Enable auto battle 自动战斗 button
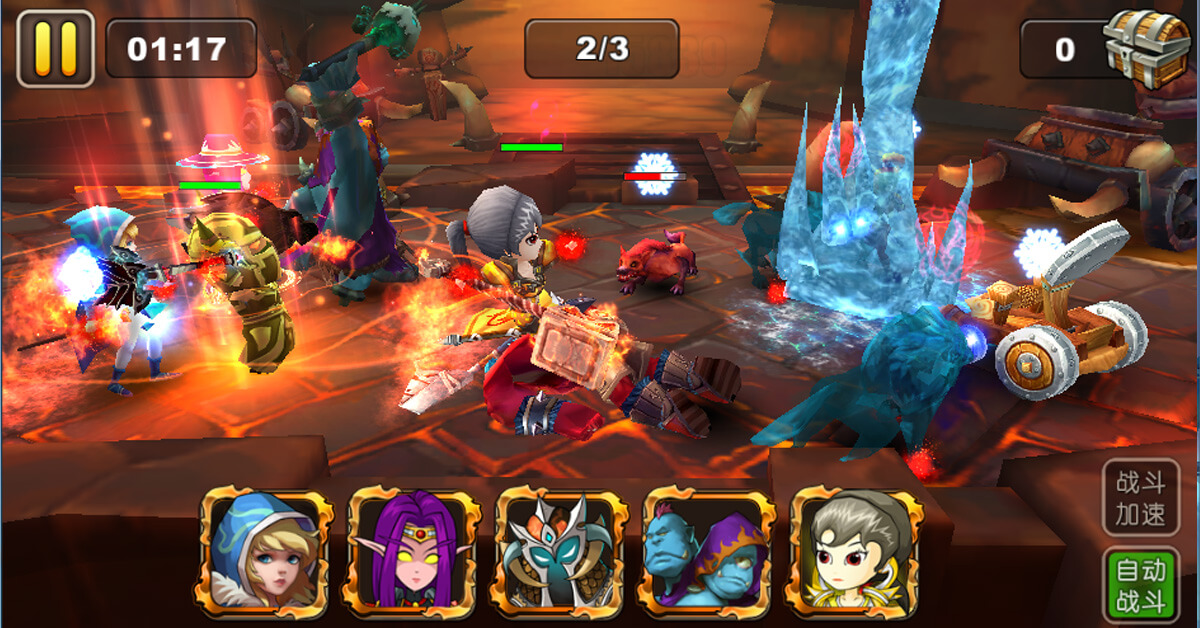 coord(1141,585)
